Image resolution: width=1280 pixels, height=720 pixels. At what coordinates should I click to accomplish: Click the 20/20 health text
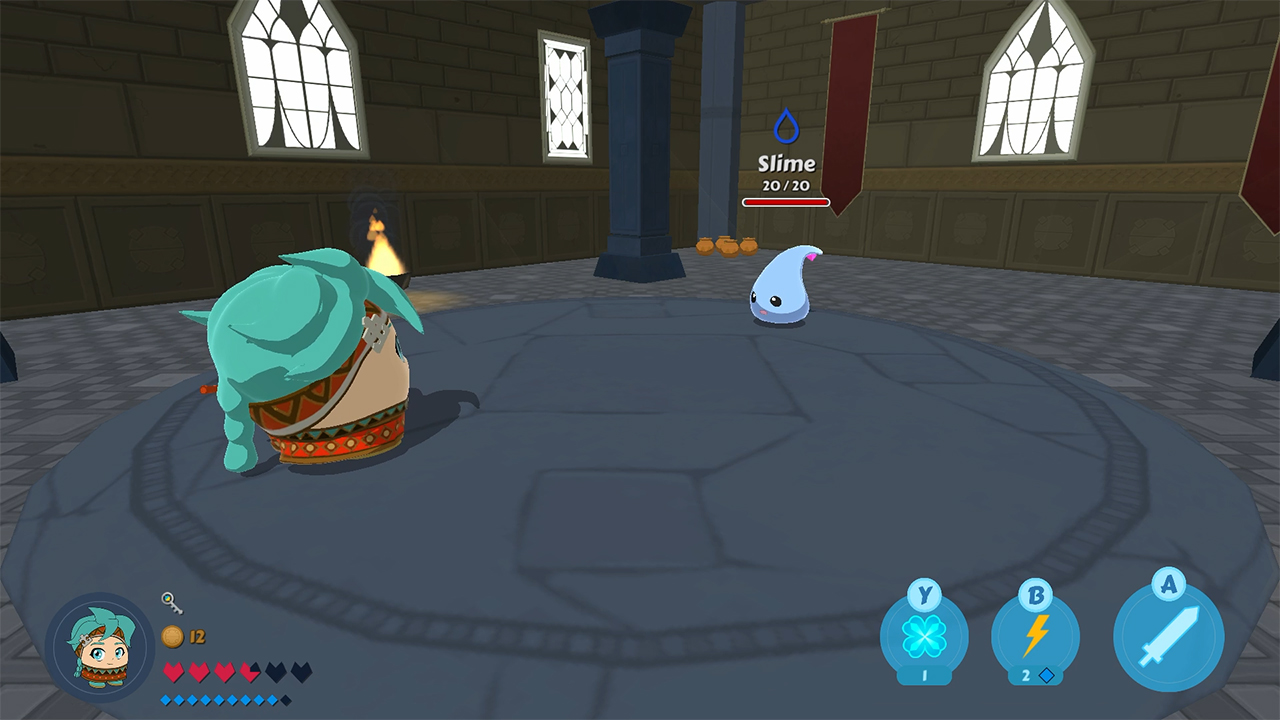[786, 183]
